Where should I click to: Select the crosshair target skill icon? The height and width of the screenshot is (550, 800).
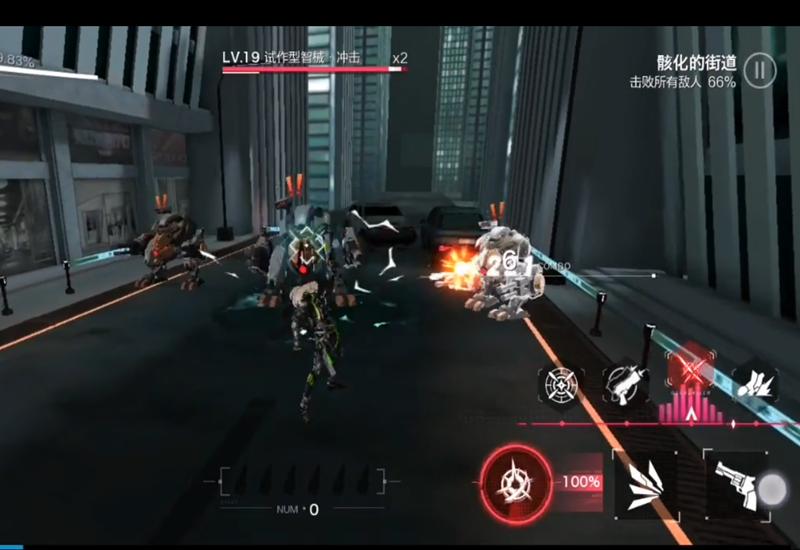[x=562, y=384]
